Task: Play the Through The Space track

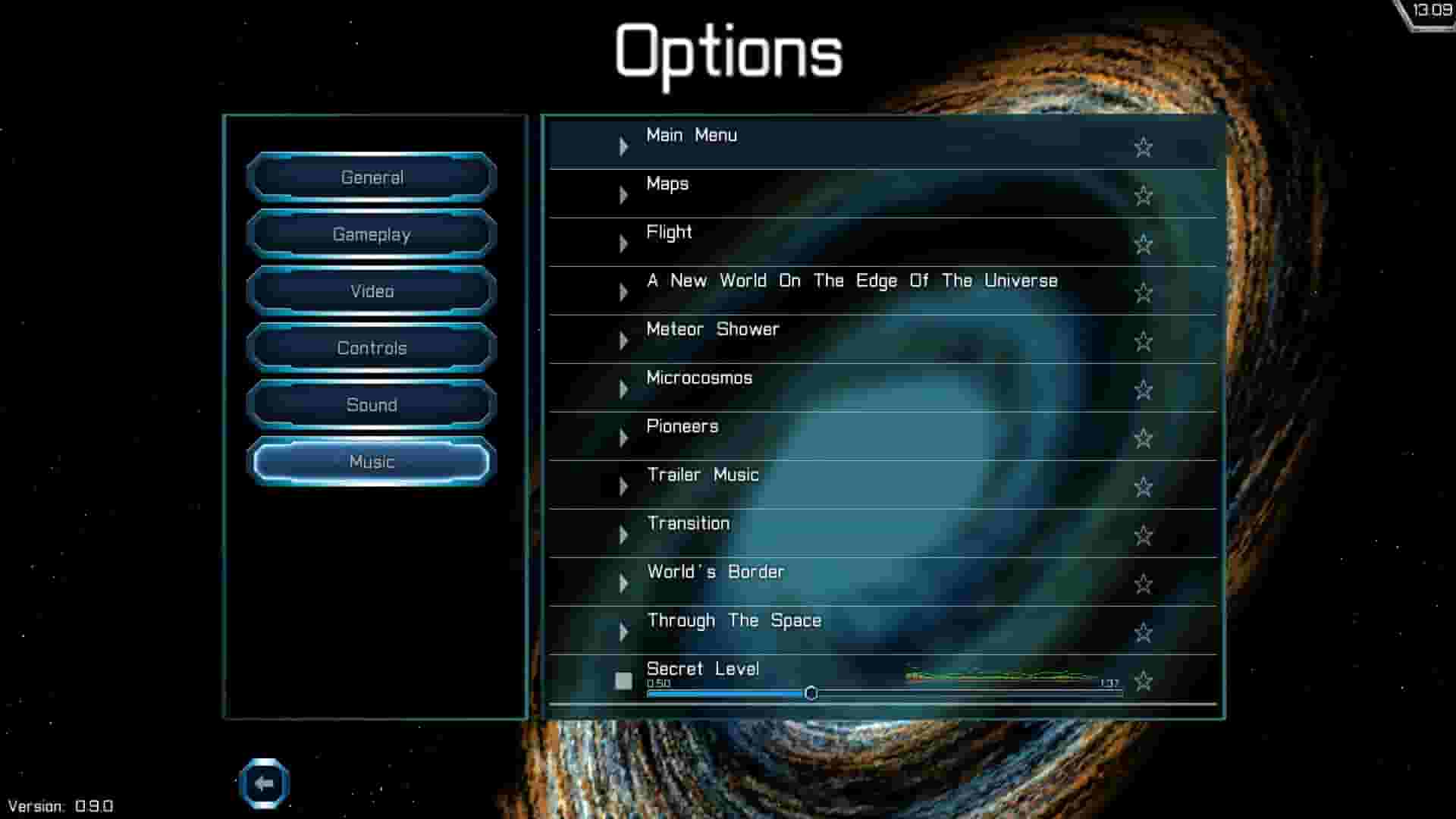Action: (624, 631)
